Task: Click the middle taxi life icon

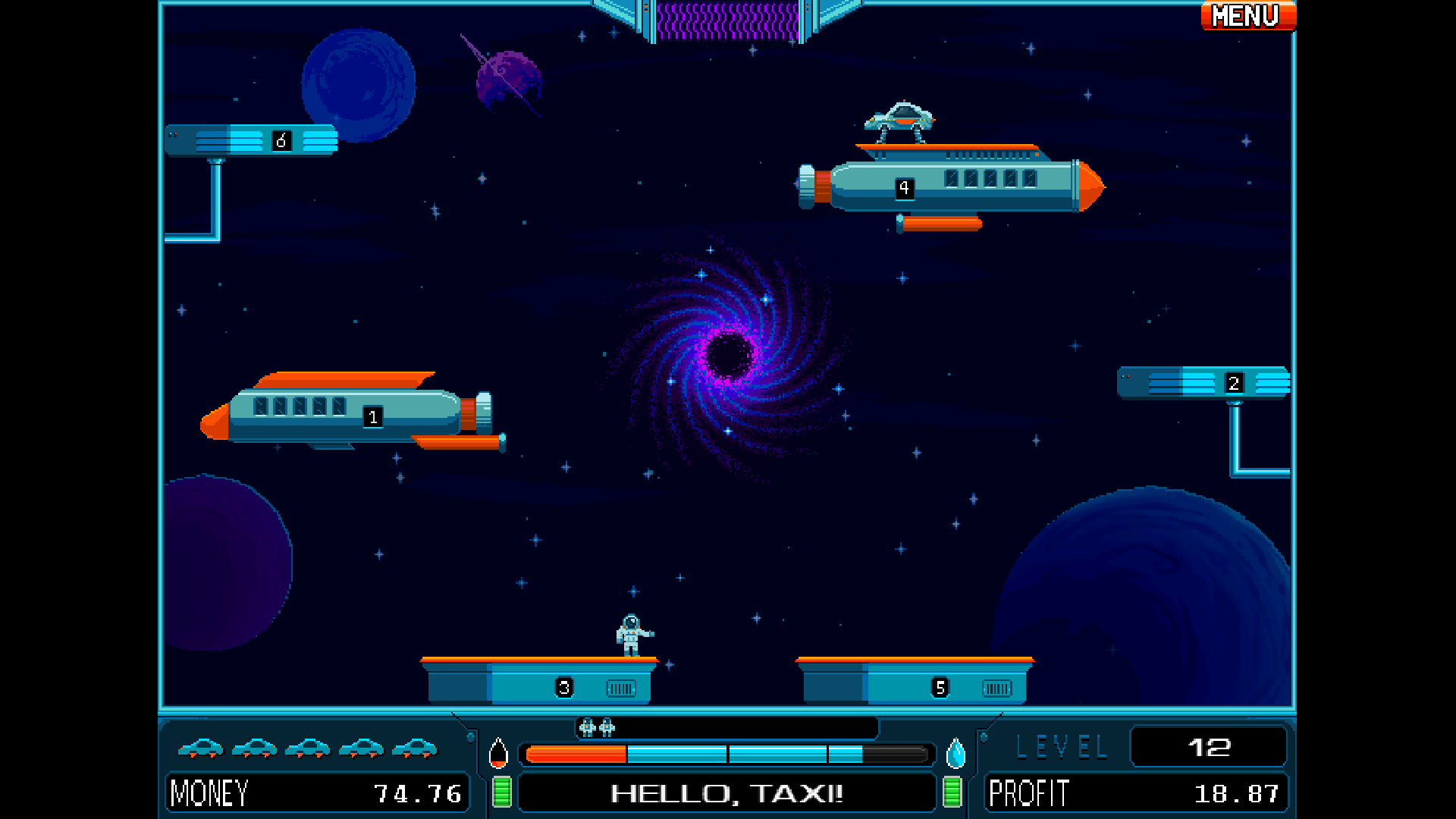Action: (x=307, y=749)
